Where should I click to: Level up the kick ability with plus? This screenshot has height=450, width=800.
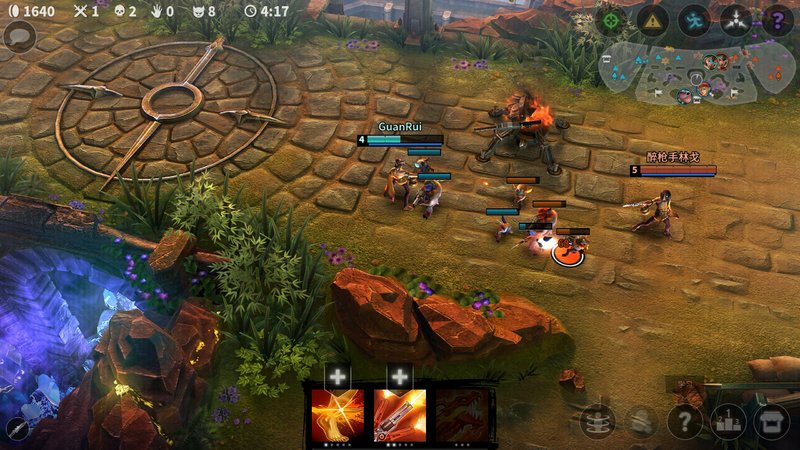tap(338, 377)
